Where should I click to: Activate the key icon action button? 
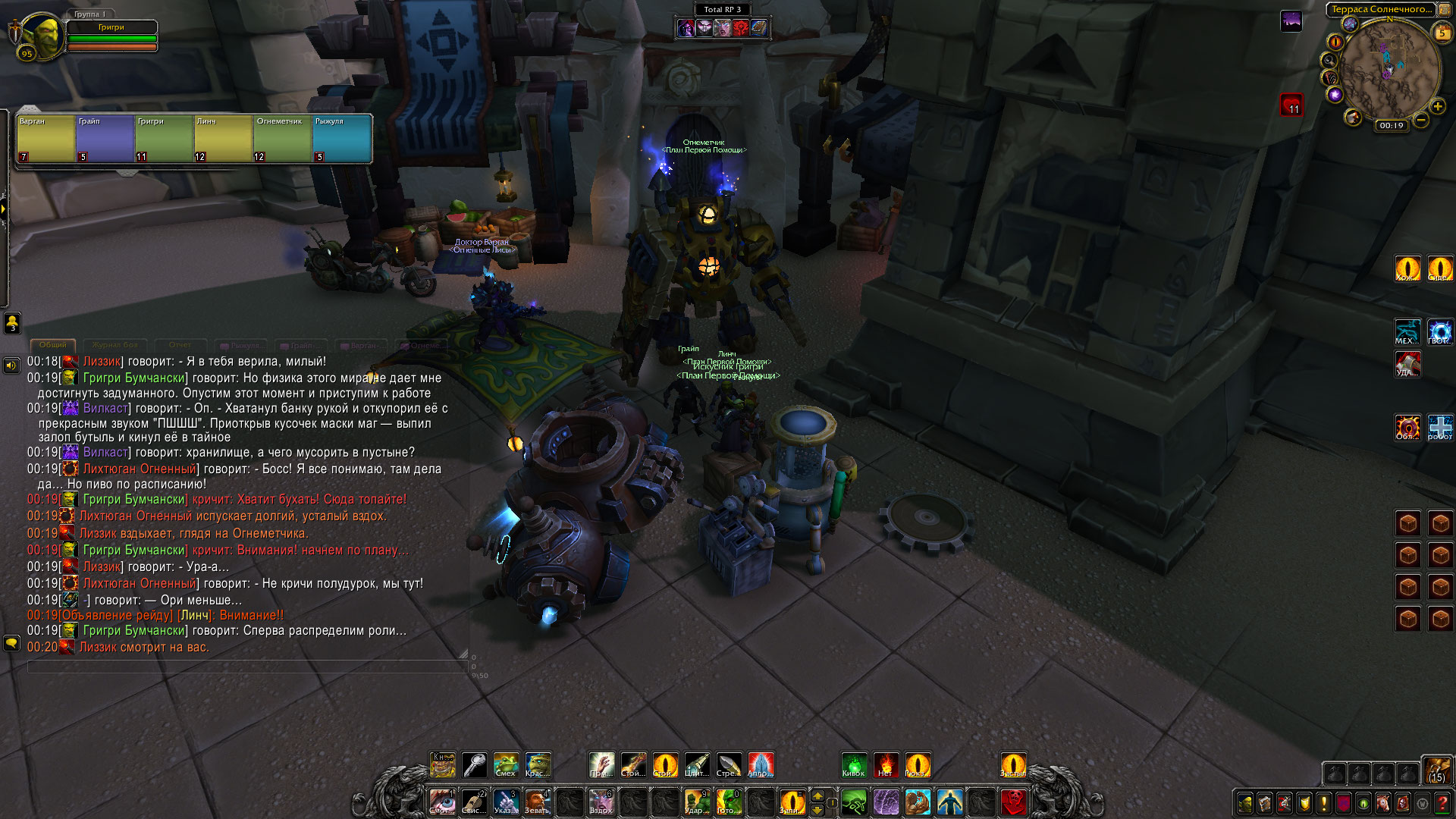(475, 764)
